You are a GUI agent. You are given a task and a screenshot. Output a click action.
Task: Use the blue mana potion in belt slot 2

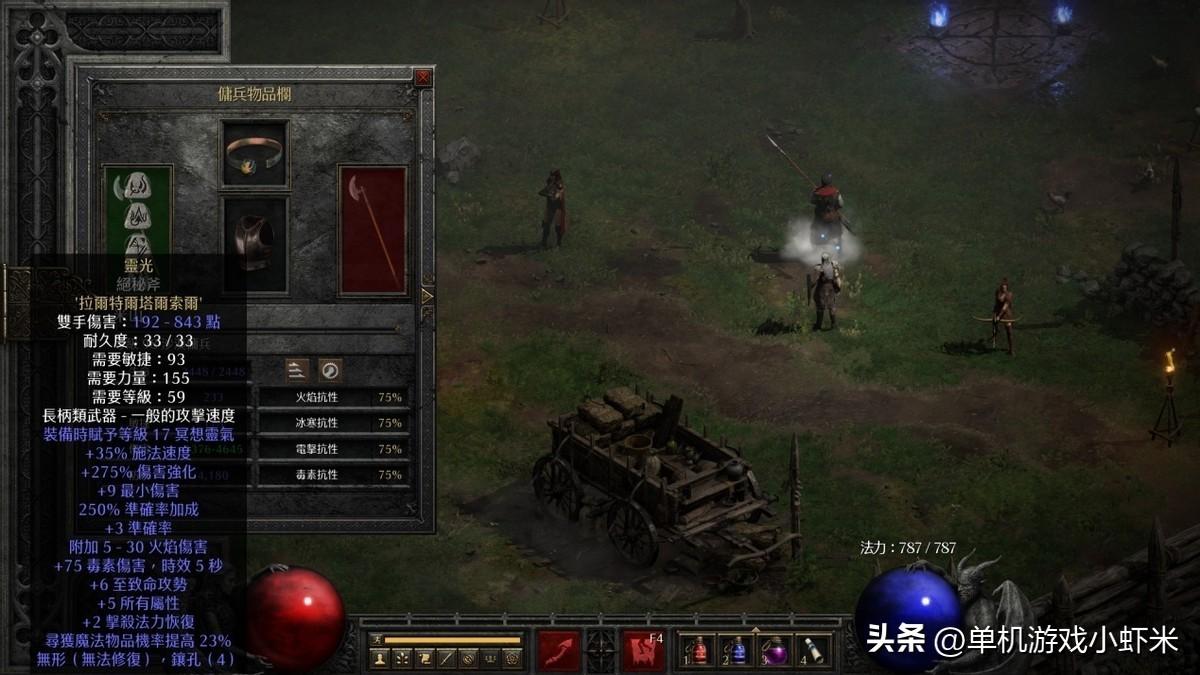(738, 651)
